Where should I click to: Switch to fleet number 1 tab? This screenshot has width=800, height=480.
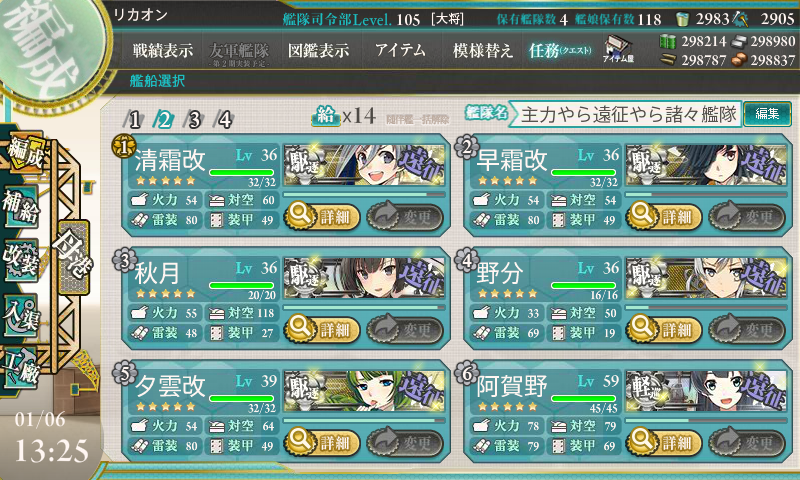(135, 120)
